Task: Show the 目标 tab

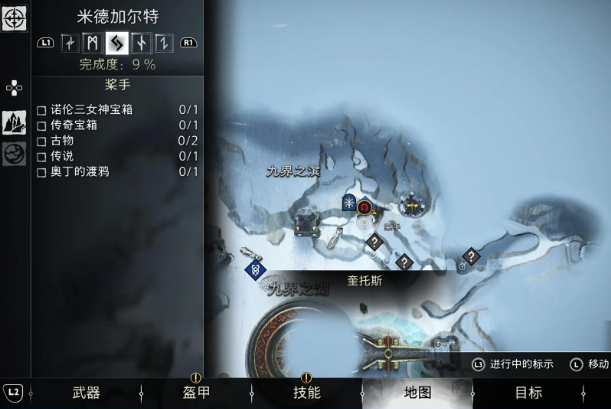Action: tap(528, 392)
